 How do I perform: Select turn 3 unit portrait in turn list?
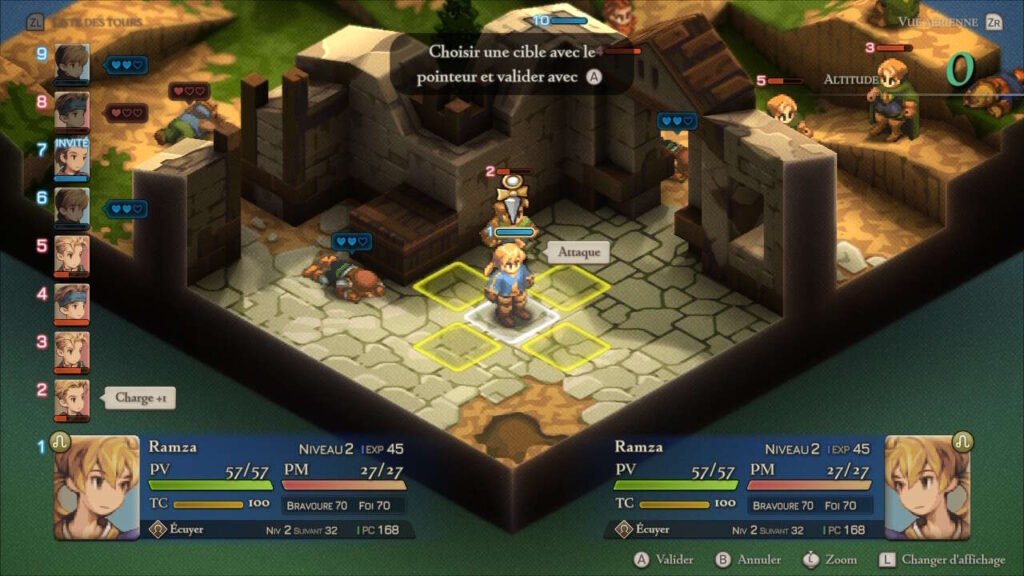pyautogui.click(x=72, y=351)
